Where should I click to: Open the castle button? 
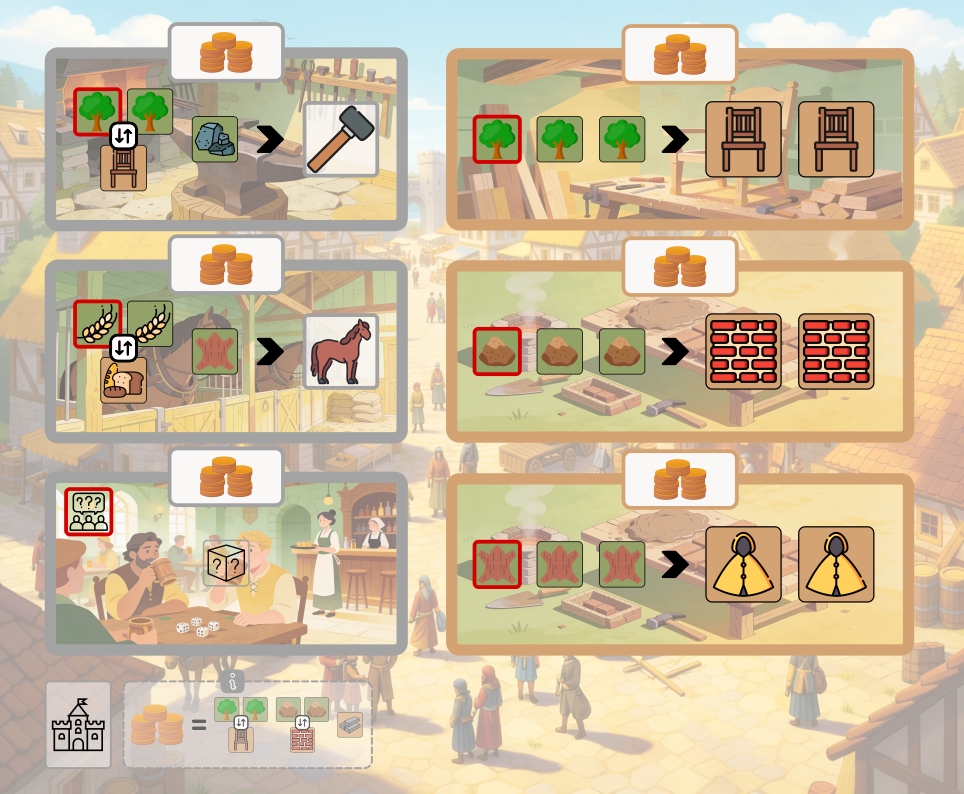tap(78, 725)
